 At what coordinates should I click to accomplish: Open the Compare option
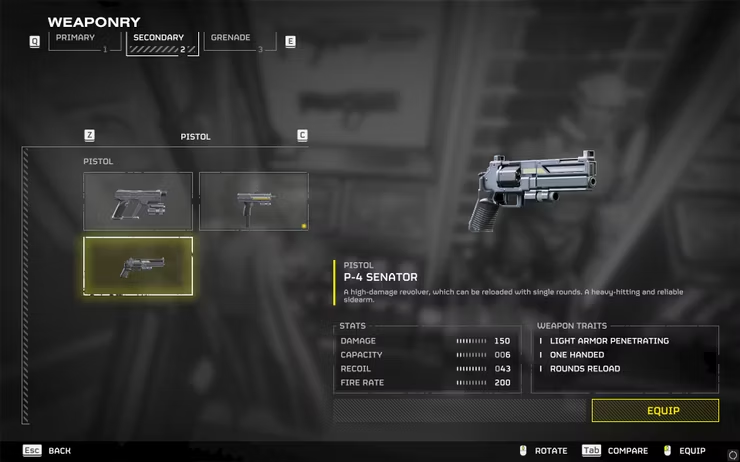pos(617,451)
